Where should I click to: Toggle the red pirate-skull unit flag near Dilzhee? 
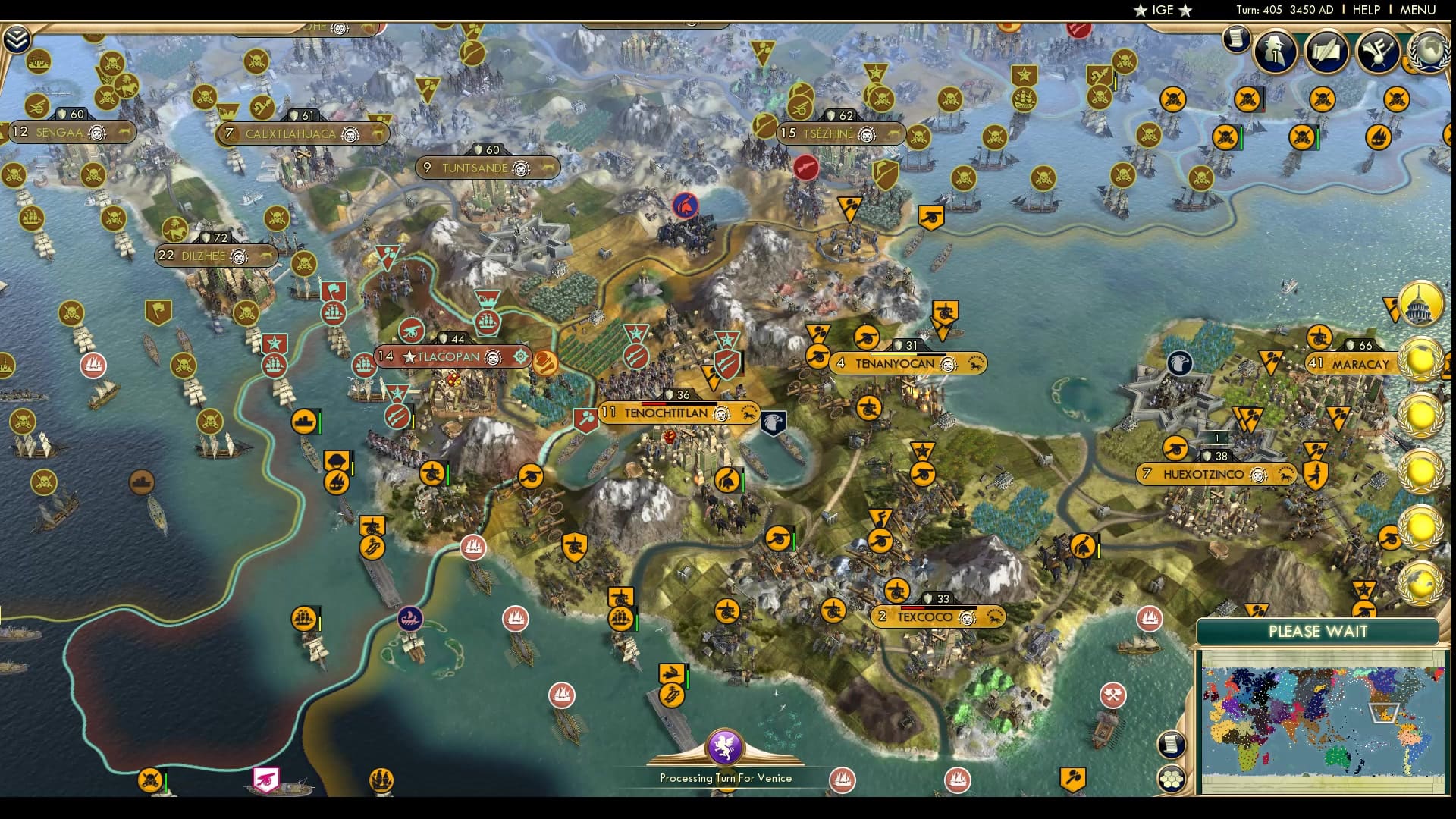pos(303,263)
